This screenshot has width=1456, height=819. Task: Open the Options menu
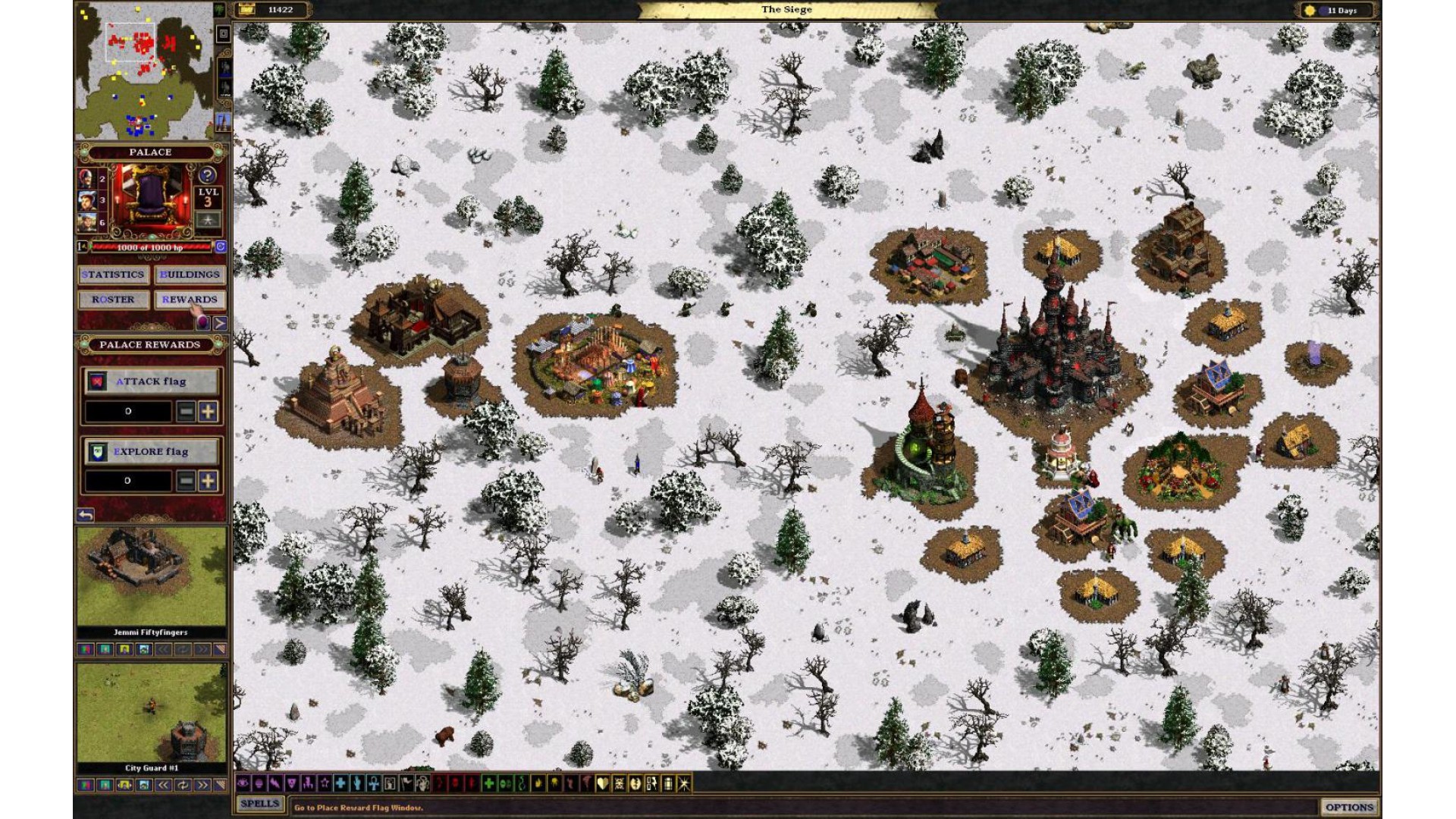point(1349,807)
